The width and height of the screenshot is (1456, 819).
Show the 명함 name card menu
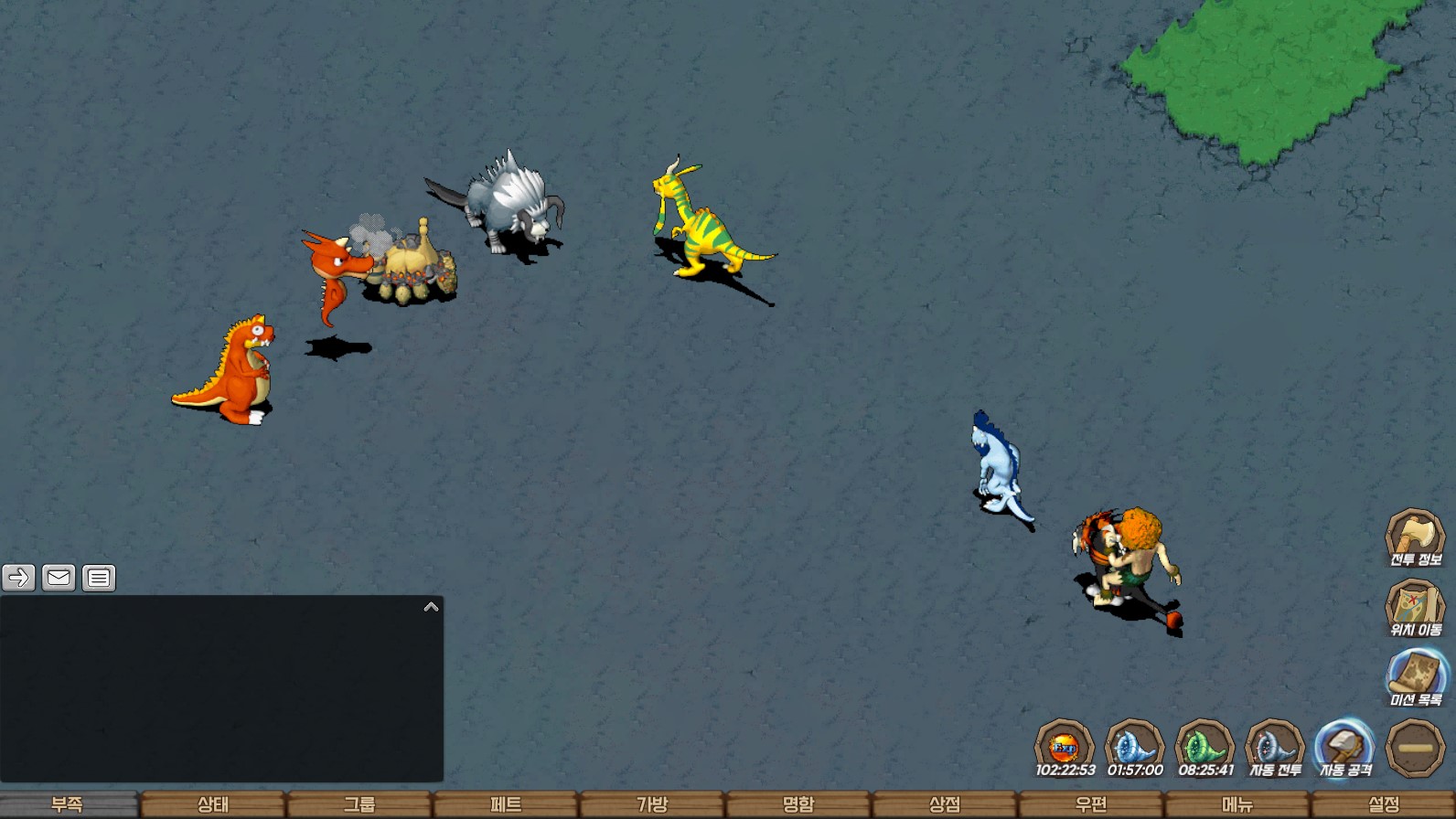pyautogui.click(x=798, y=804)
